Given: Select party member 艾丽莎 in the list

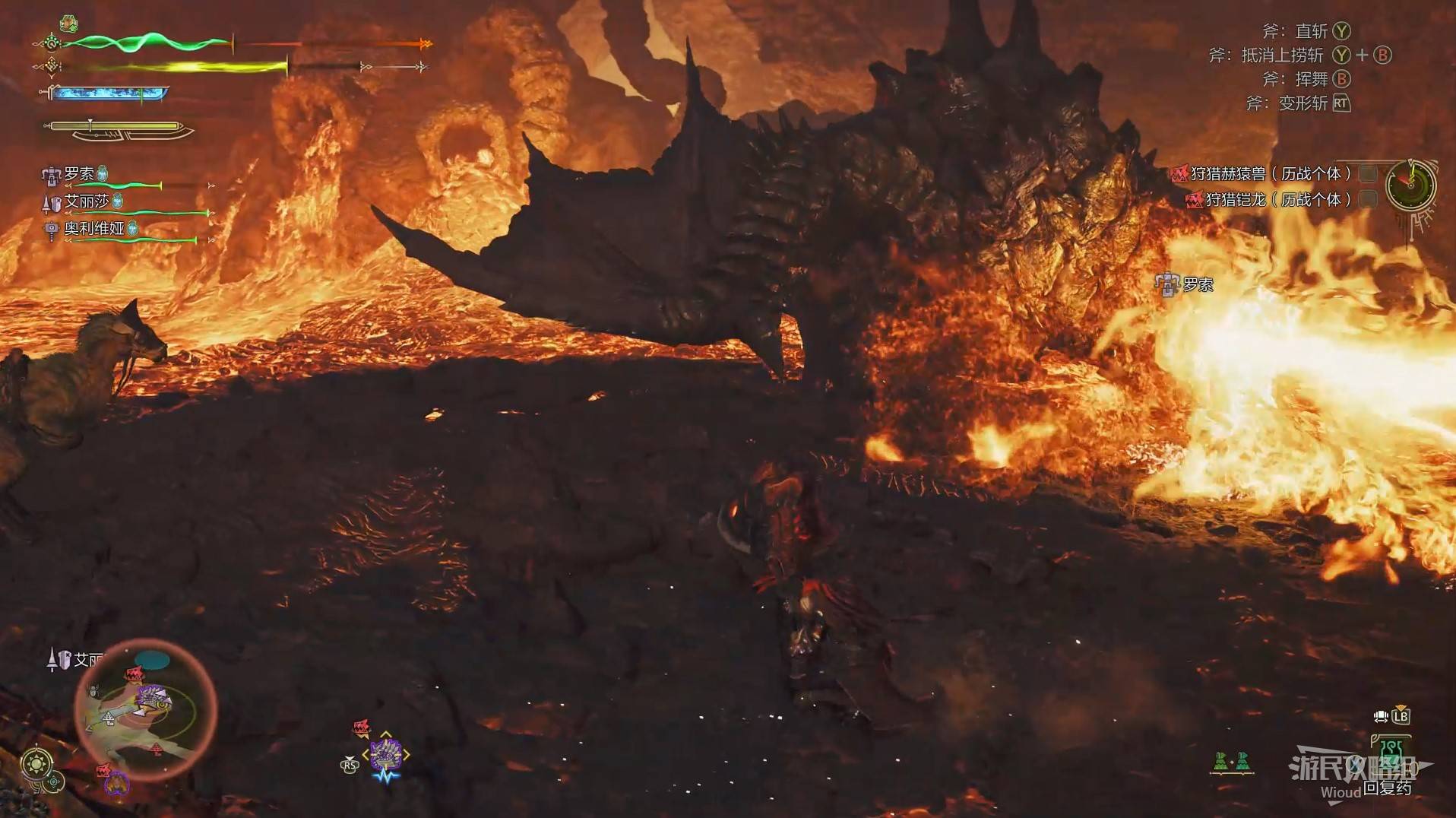Looking at the screenshot, I should click(86, 201).
